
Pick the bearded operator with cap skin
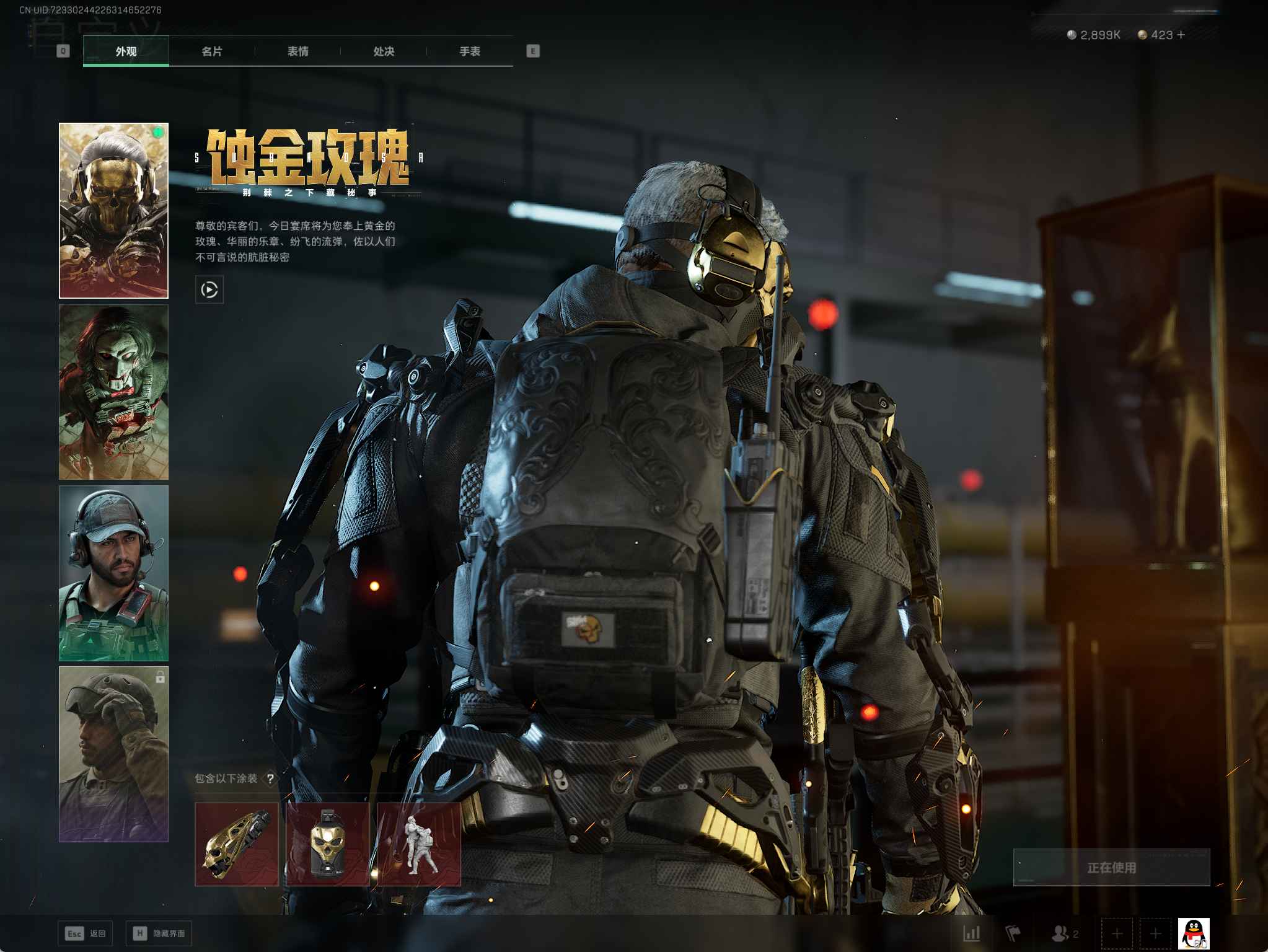coord(113,573)
